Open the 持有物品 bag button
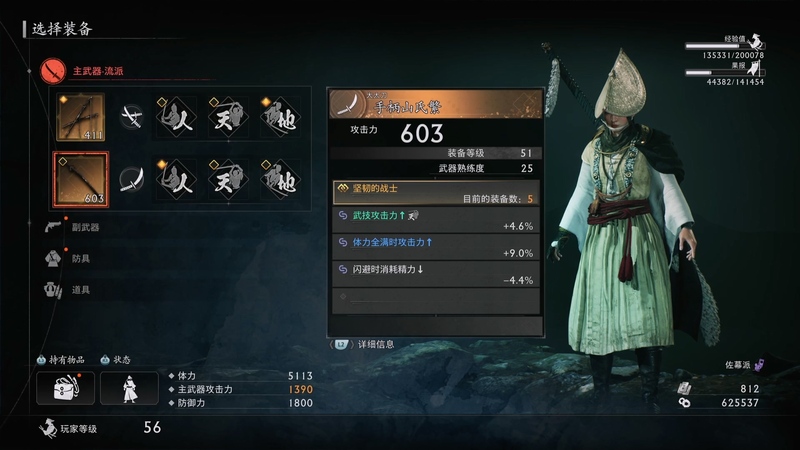The height and width of the screenshot is (450, 800). click(x=66, y=388)
